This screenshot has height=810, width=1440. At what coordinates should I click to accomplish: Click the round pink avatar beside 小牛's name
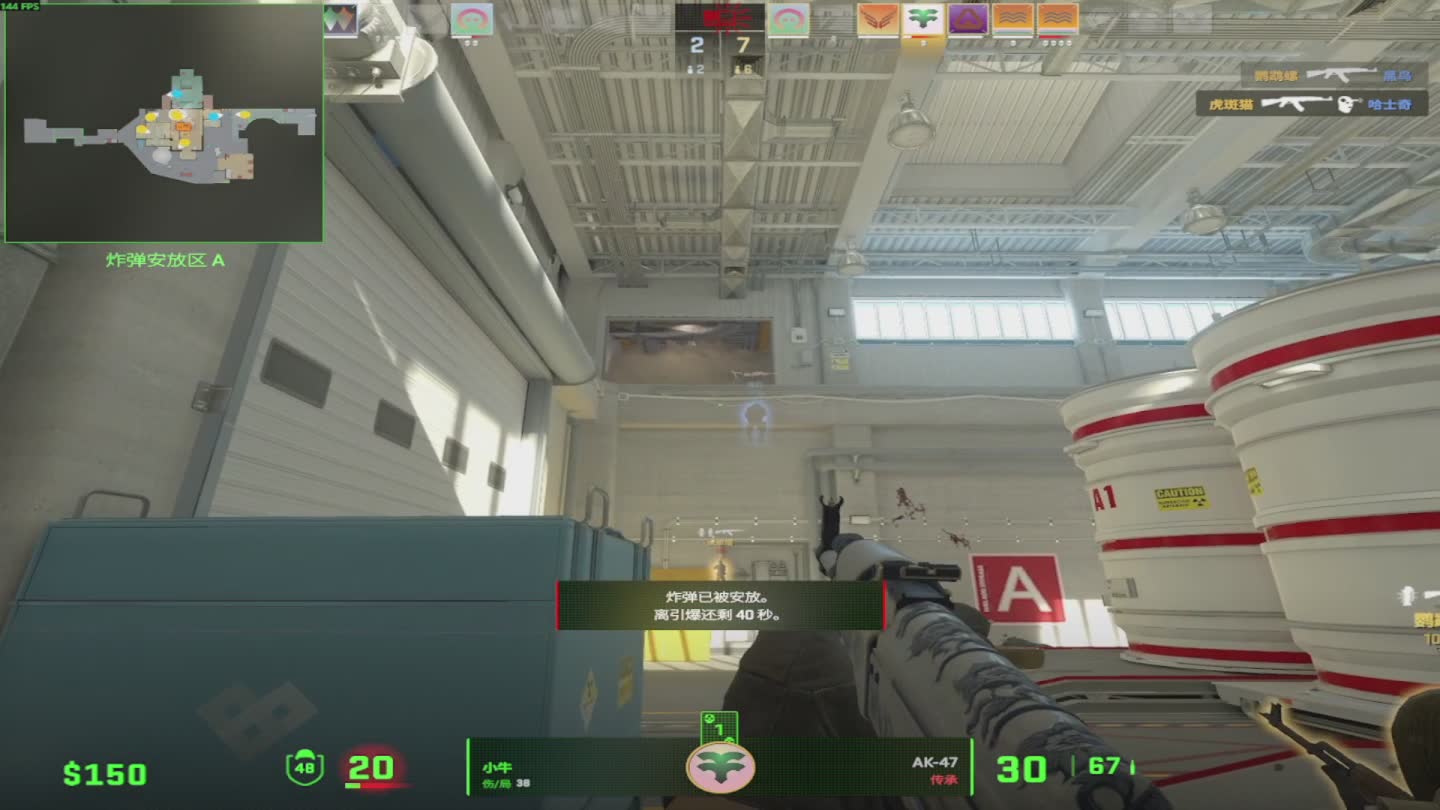coord(720,767)
